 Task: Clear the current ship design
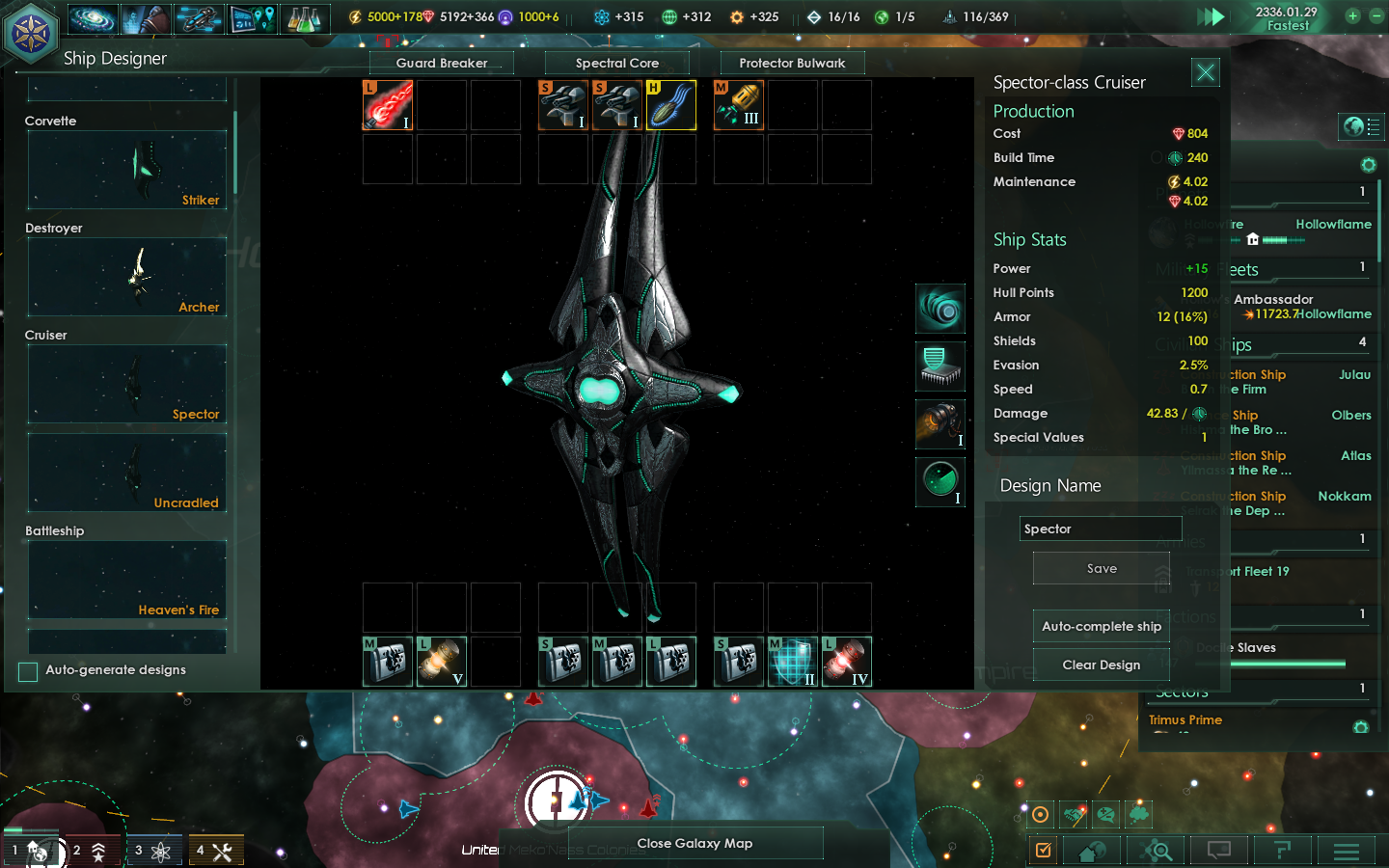tap(1101, 665)
